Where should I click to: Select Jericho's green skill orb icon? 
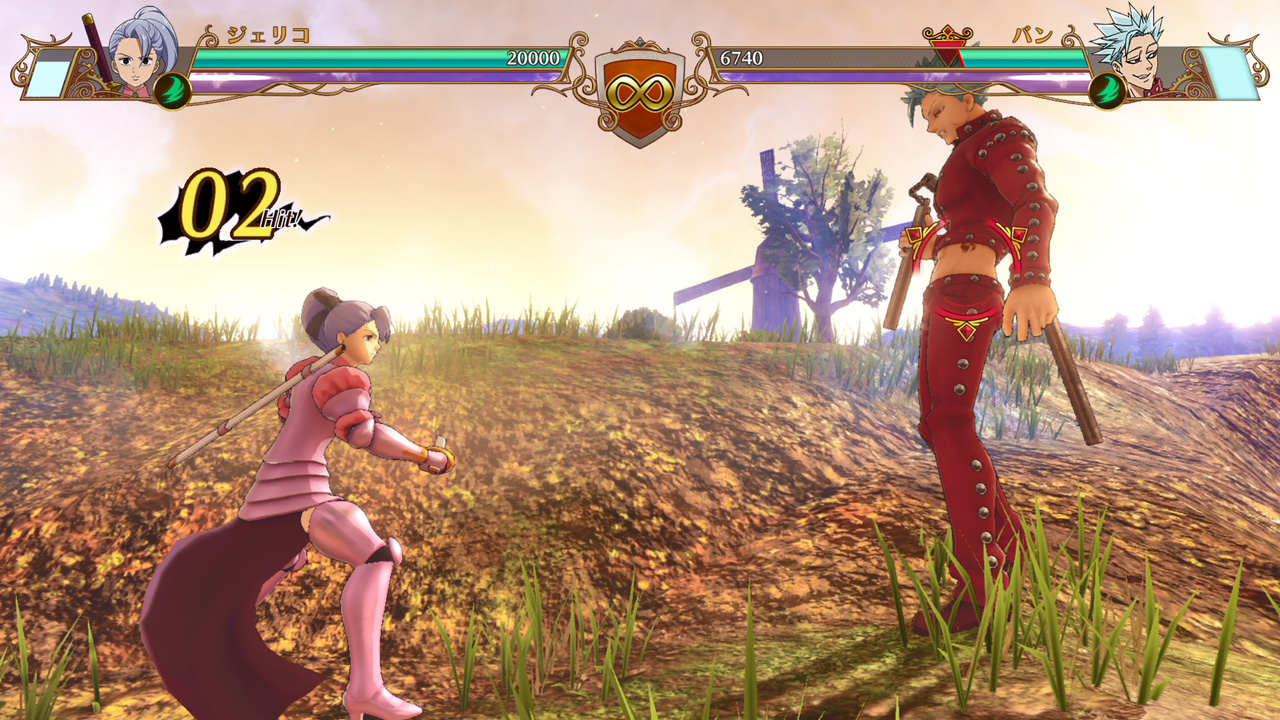pos(172,90)
